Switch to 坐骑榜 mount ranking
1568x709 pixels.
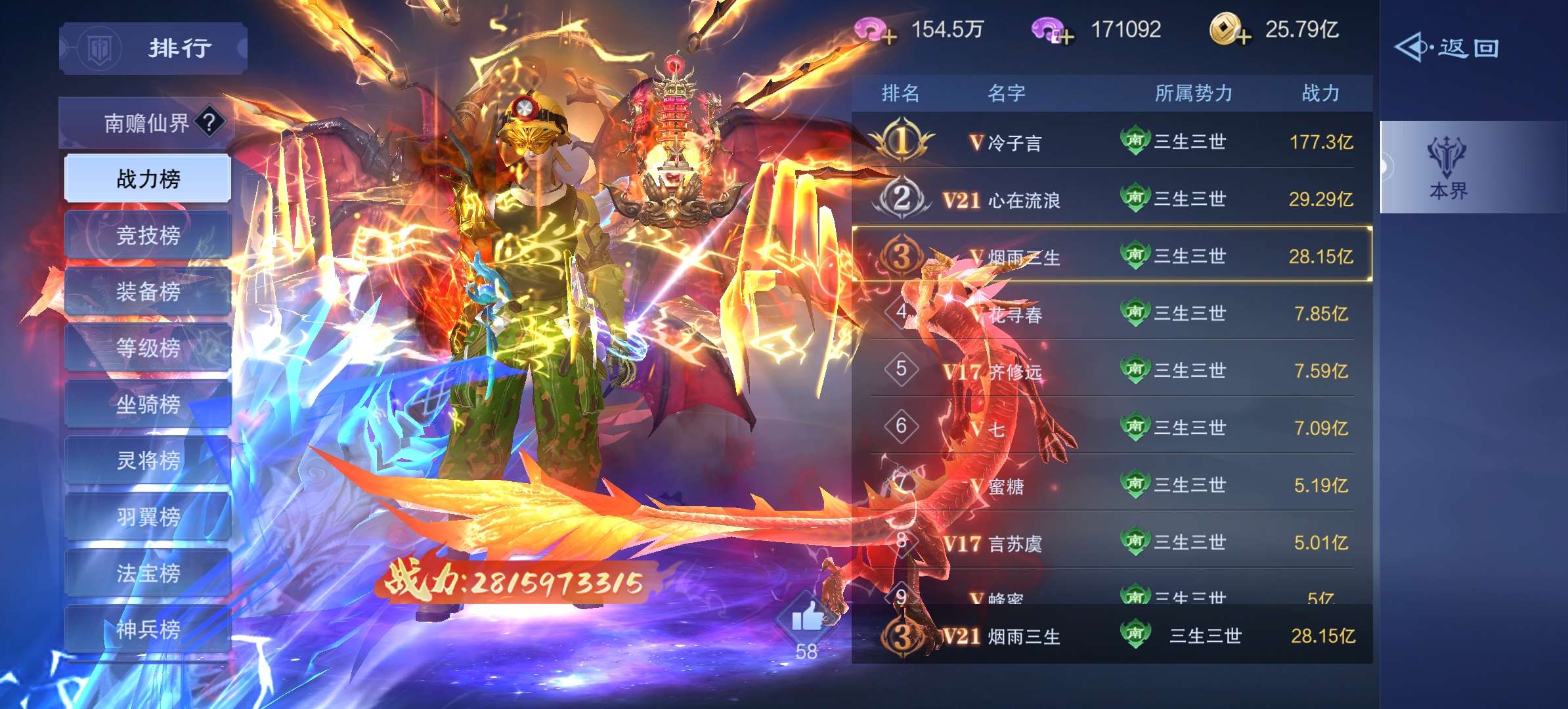click(148, 404)
